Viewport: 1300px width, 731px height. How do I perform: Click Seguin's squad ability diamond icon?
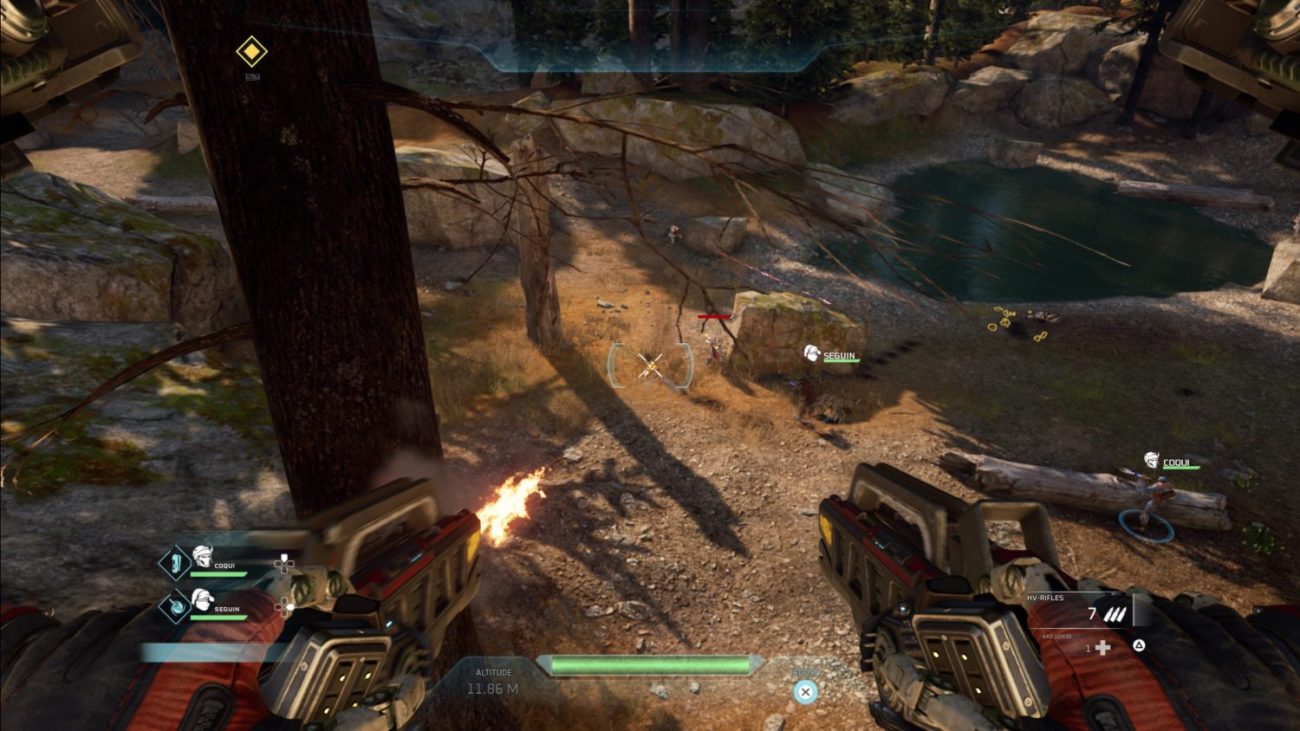click(174, 605)
